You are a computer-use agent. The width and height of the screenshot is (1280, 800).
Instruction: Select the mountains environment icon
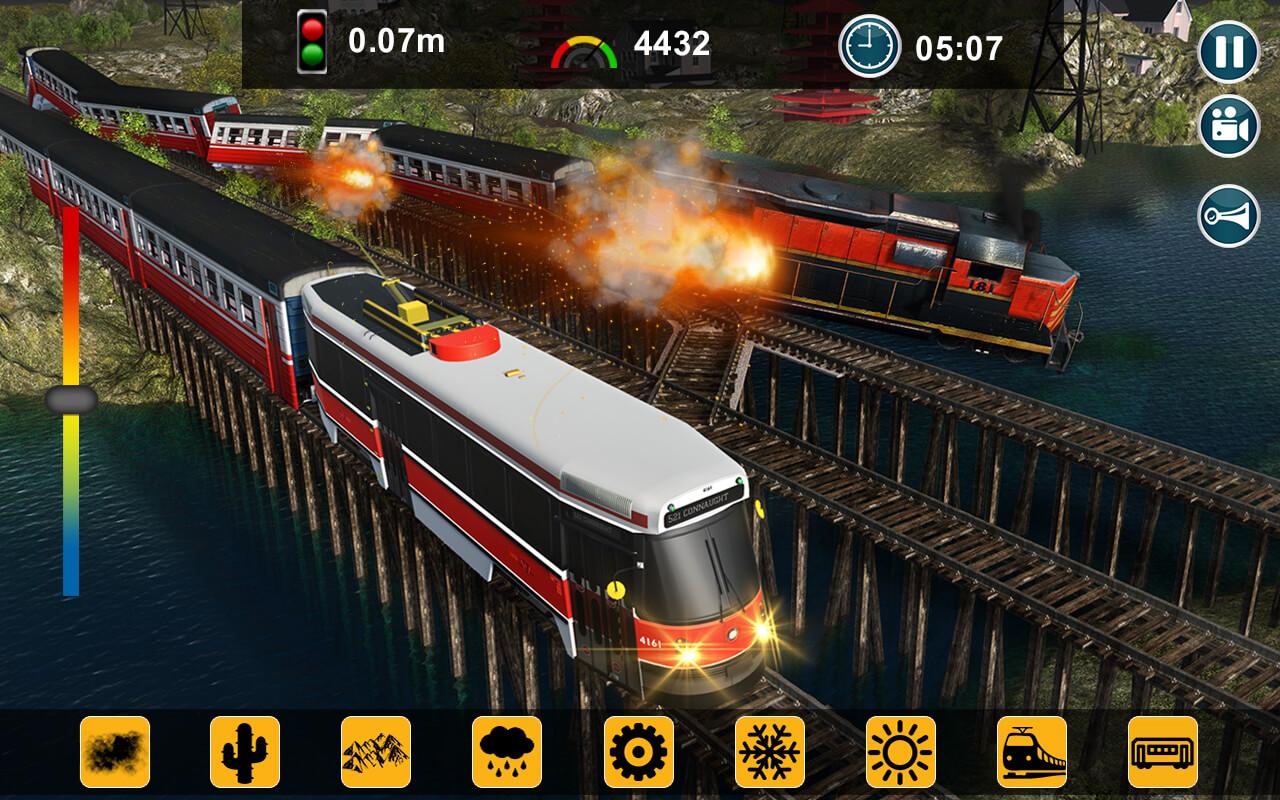coord(376,751)
